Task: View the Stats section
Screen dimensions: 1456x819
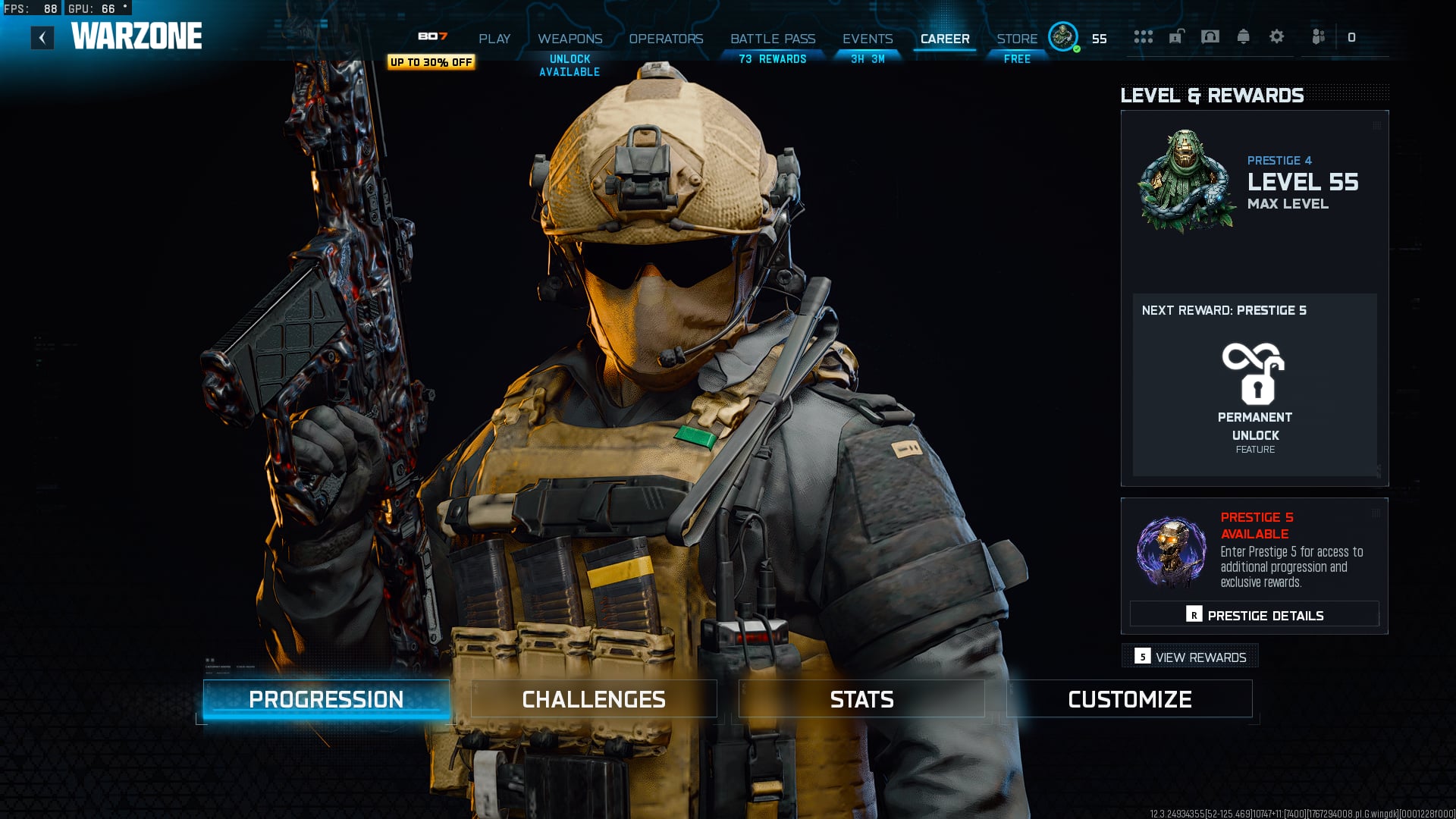Action: coord(861,699)
